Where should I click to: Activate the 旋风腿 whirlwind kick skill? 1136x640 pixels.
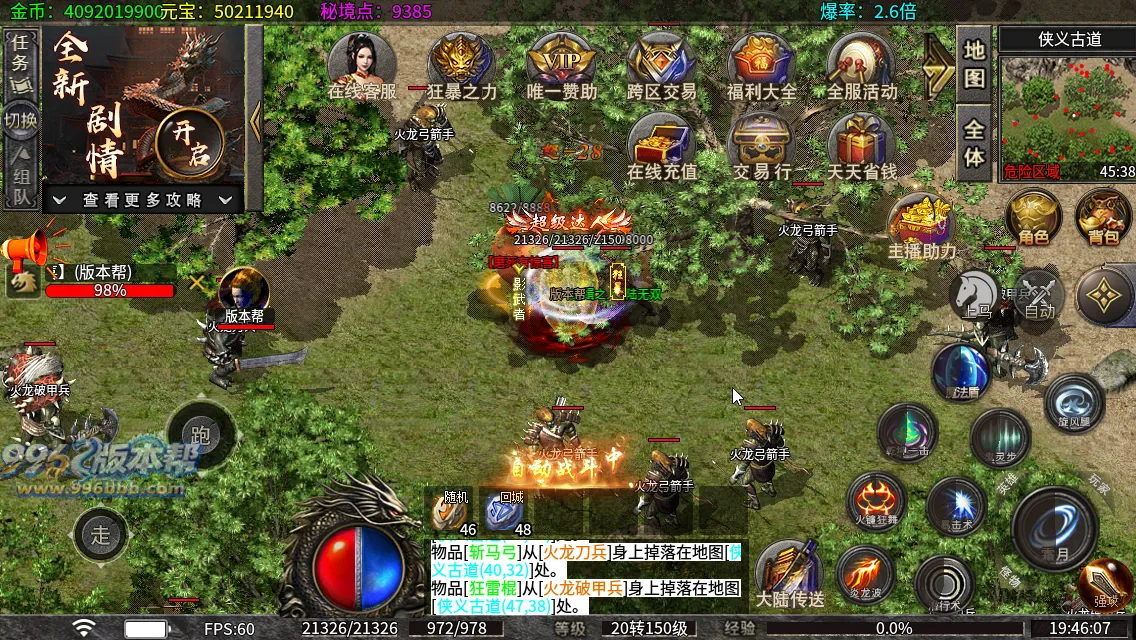(x=1074, y=401)
